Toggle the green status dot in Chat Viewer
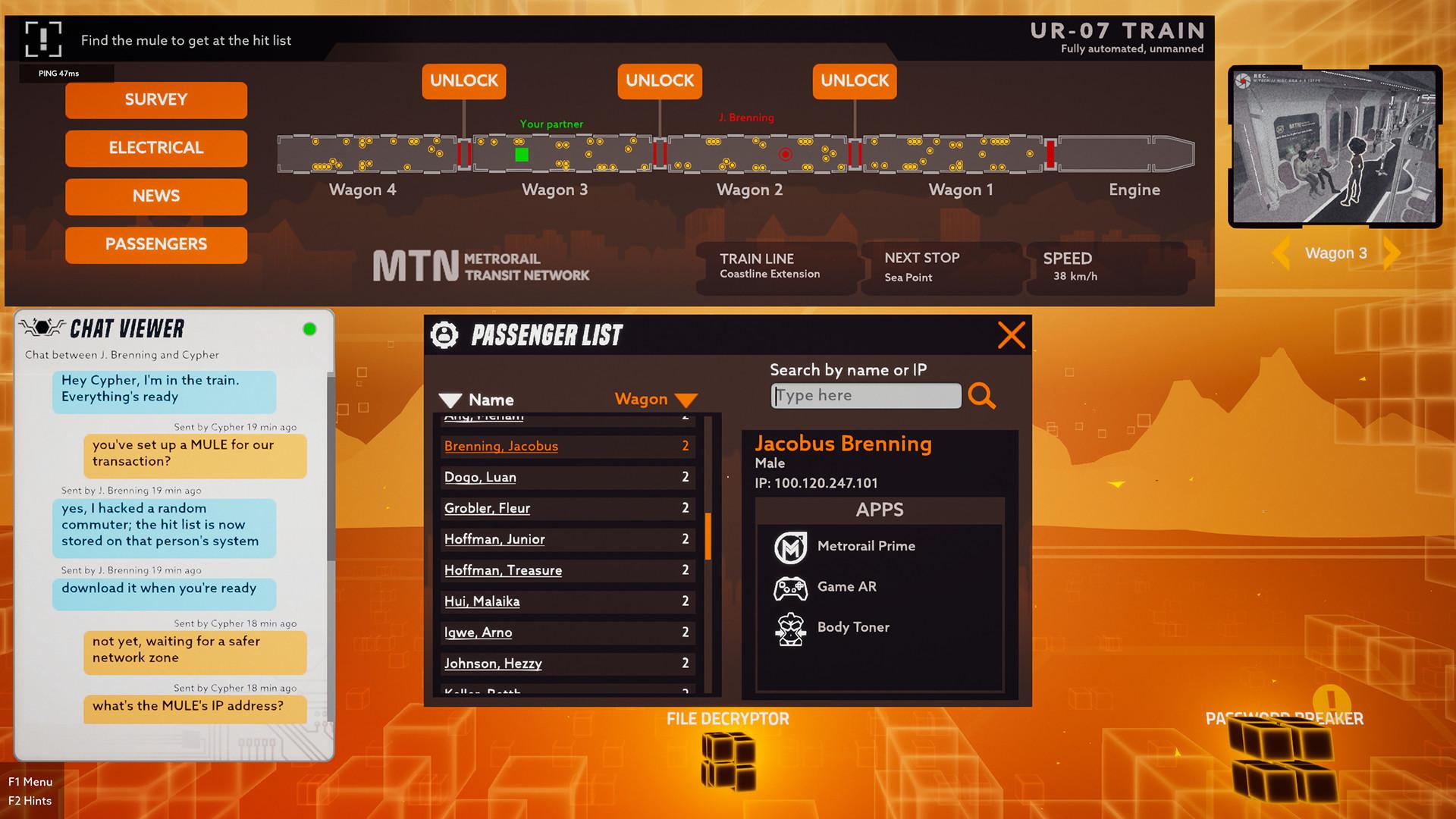Viewport: 1456px width, 819px height. tap(309, 328)
